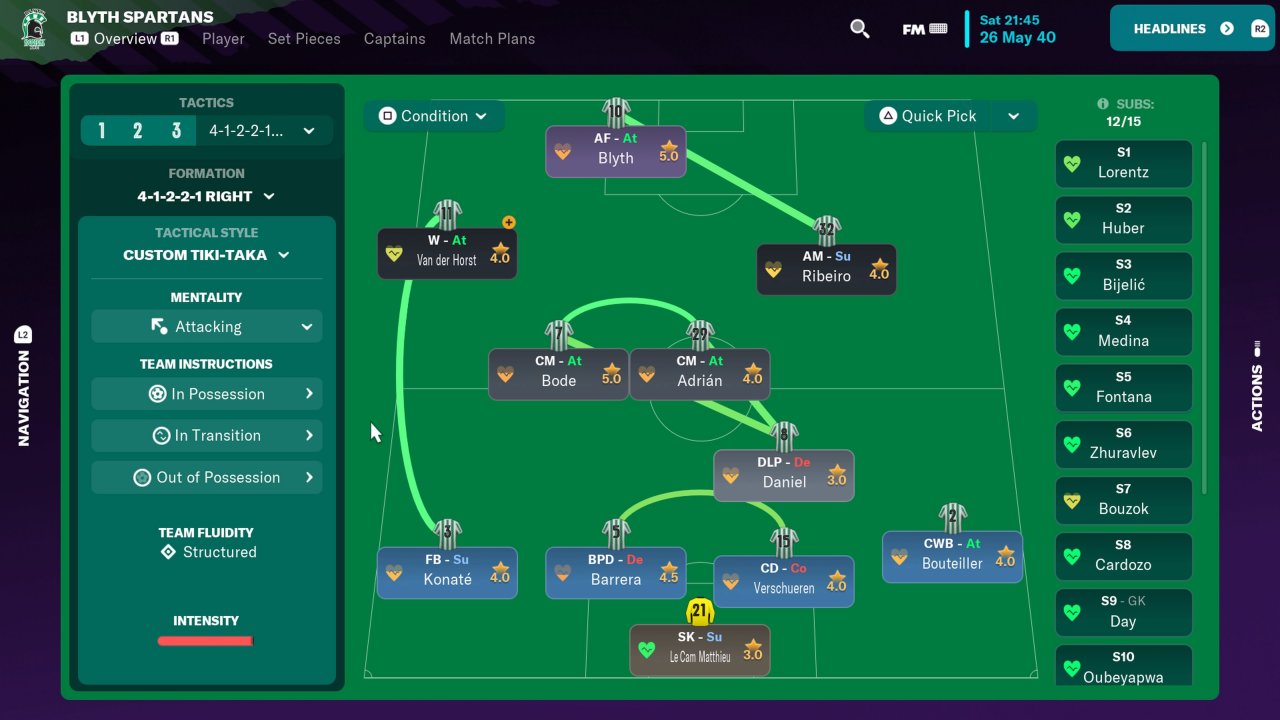The image size is (1280, 720).
Task: Select Daniel's DLP position card
Action: [x=783, y=475]
